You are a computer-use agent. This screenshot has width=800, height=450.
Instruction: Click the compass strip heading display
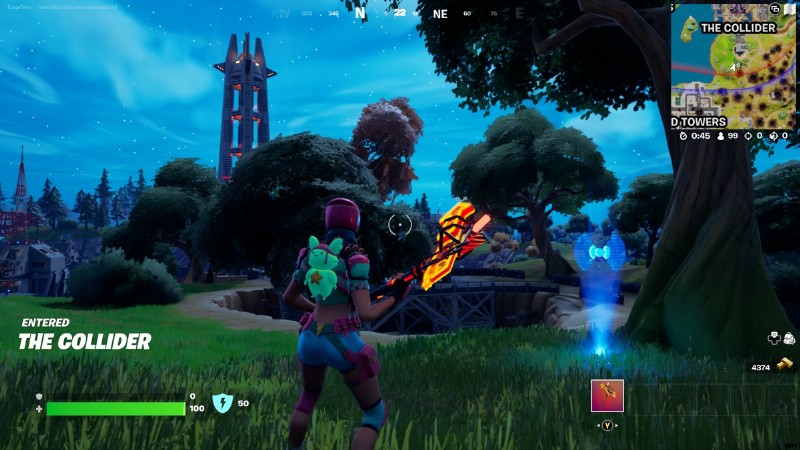[x=400, y=14]
